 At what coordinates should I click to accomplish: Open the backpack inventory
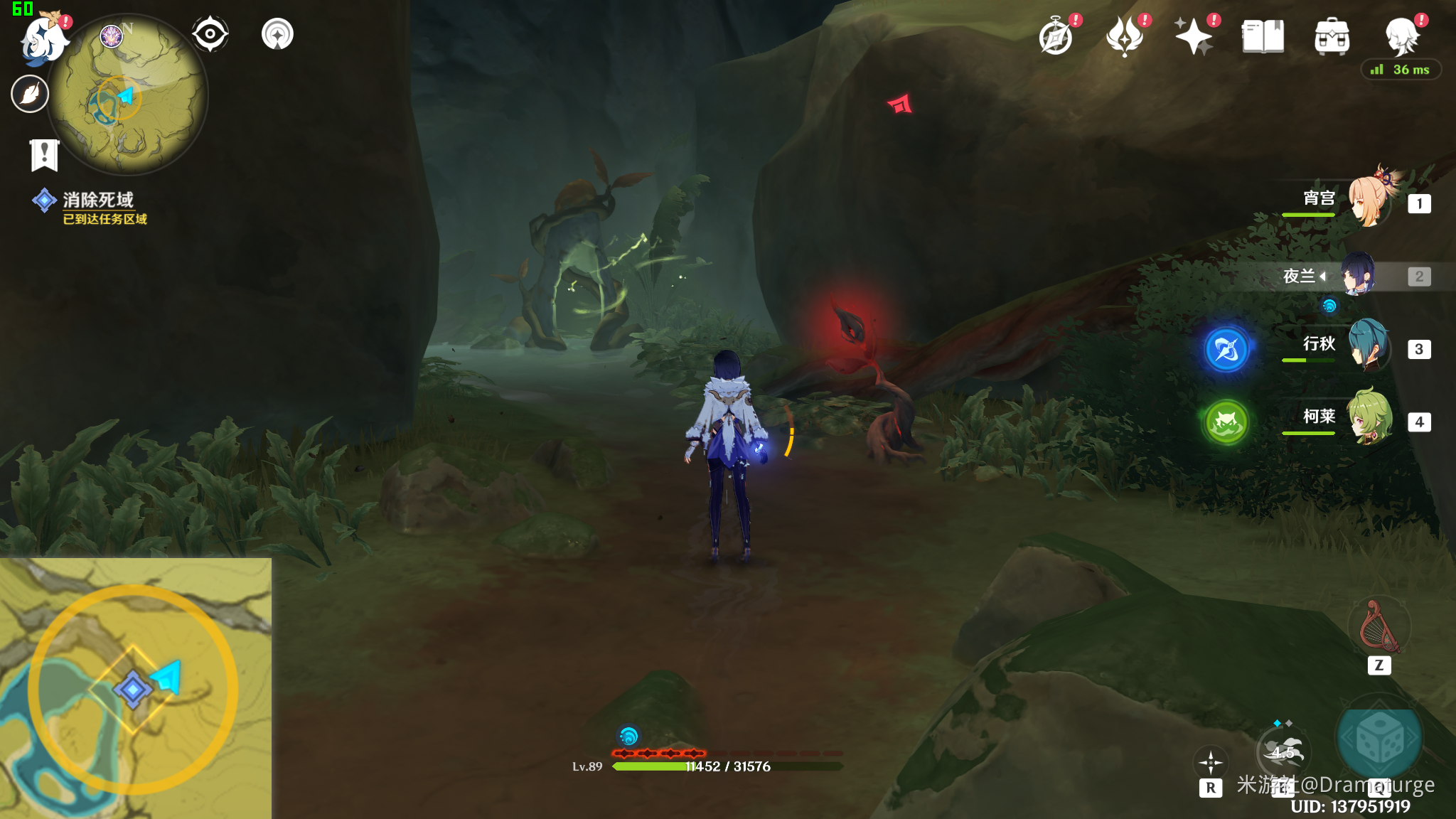click(x=1332, y=36)
